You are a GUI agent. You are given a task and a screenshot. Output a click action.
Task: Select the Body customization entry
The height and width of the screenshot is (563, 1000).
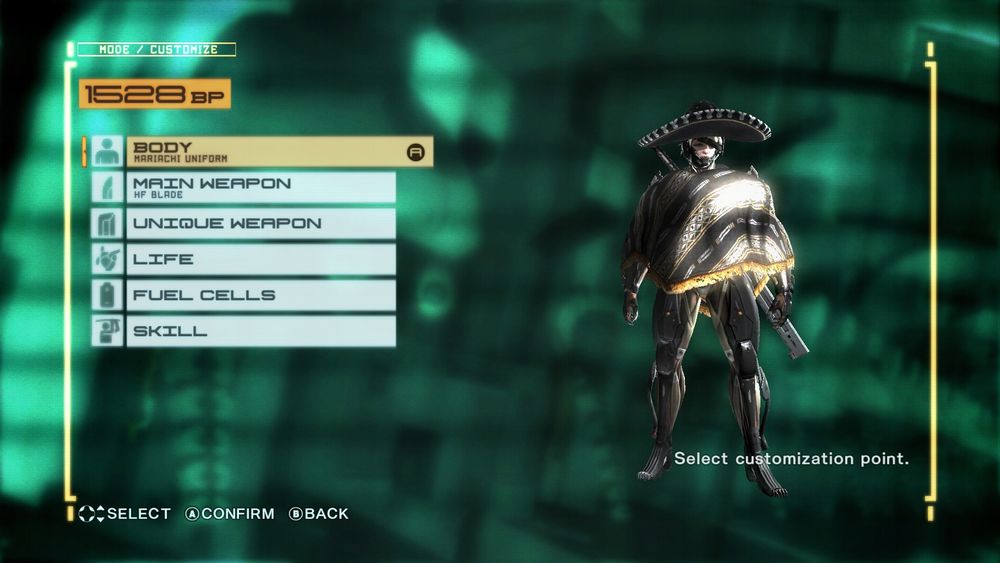(x=262, y=152)
